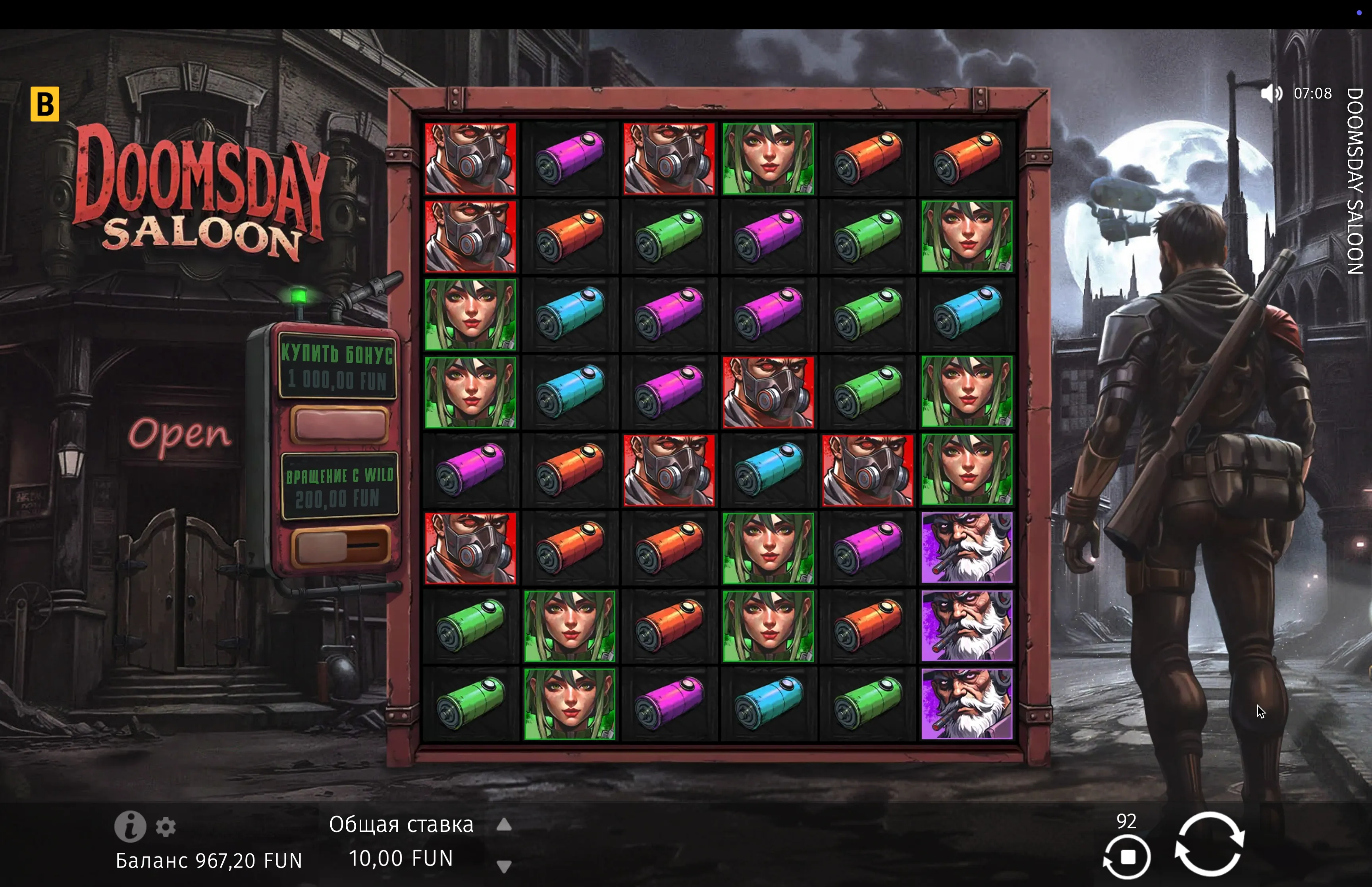
Task: Toggle the sound speaker icon
Action: coord(1271,93)
